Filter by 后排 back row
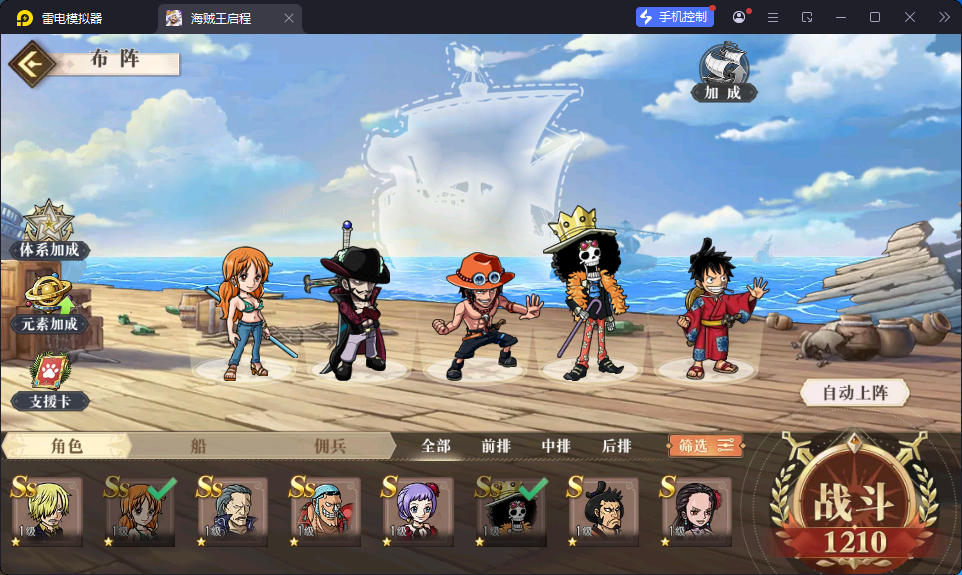Viewport: 962px width, 575px height. [x=616, y=446]
